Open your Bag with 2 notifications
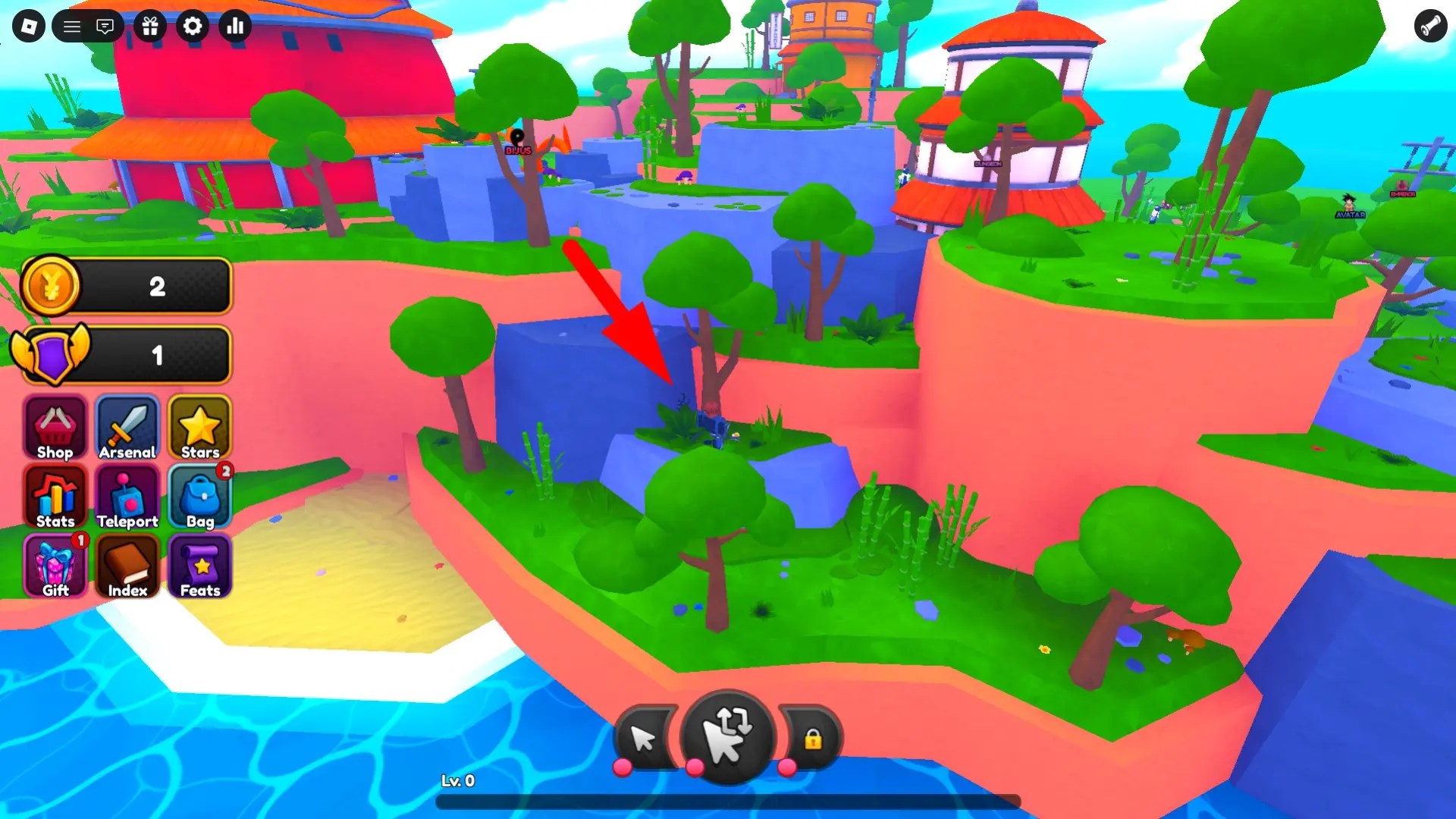Image resolution: width=1456 pixels, height=819 pixels. pyautogui.click(x=200, y=497)
